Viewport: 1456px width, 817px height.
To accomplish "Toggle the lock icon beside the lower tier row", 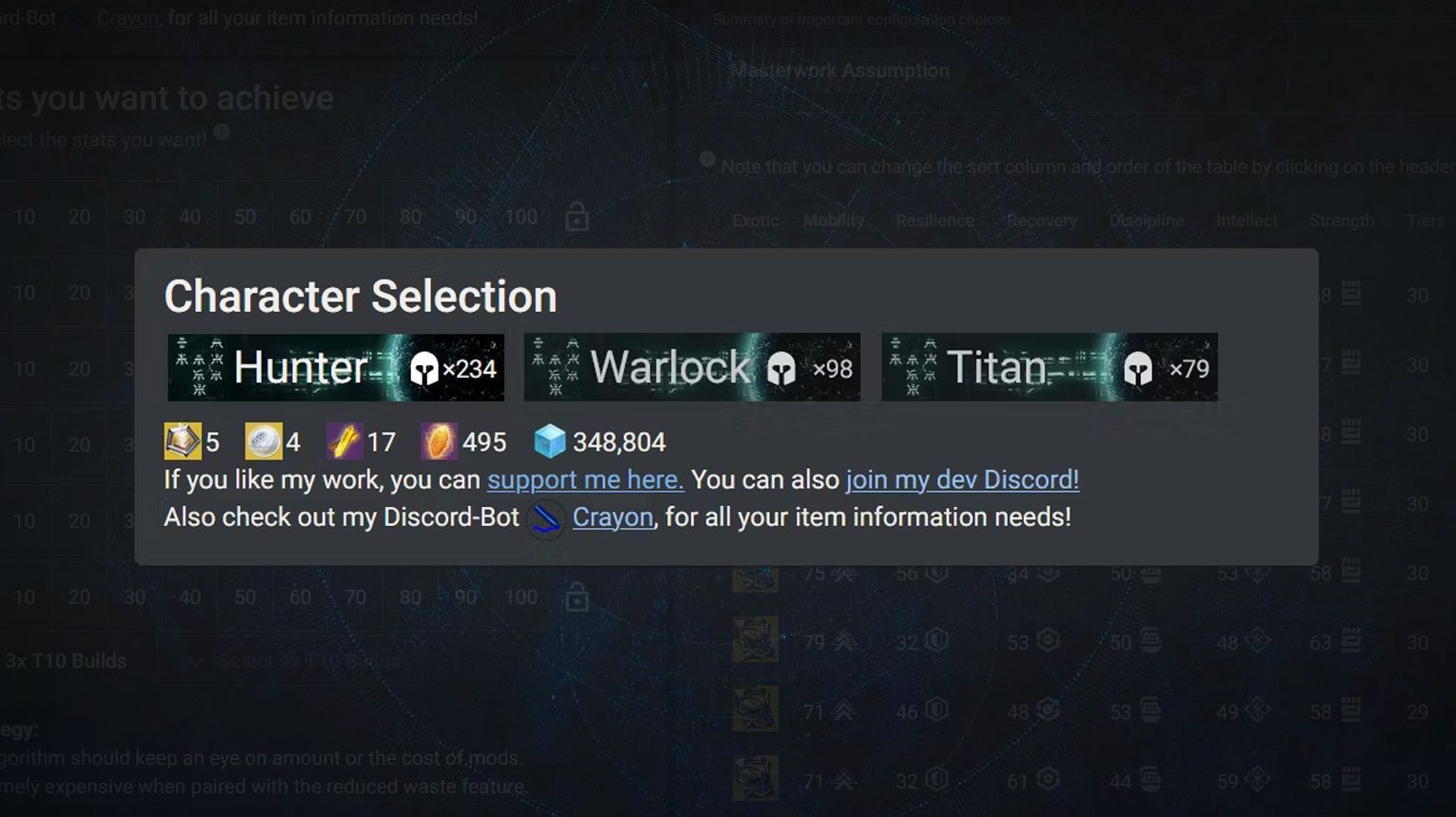I will point(576,596).
